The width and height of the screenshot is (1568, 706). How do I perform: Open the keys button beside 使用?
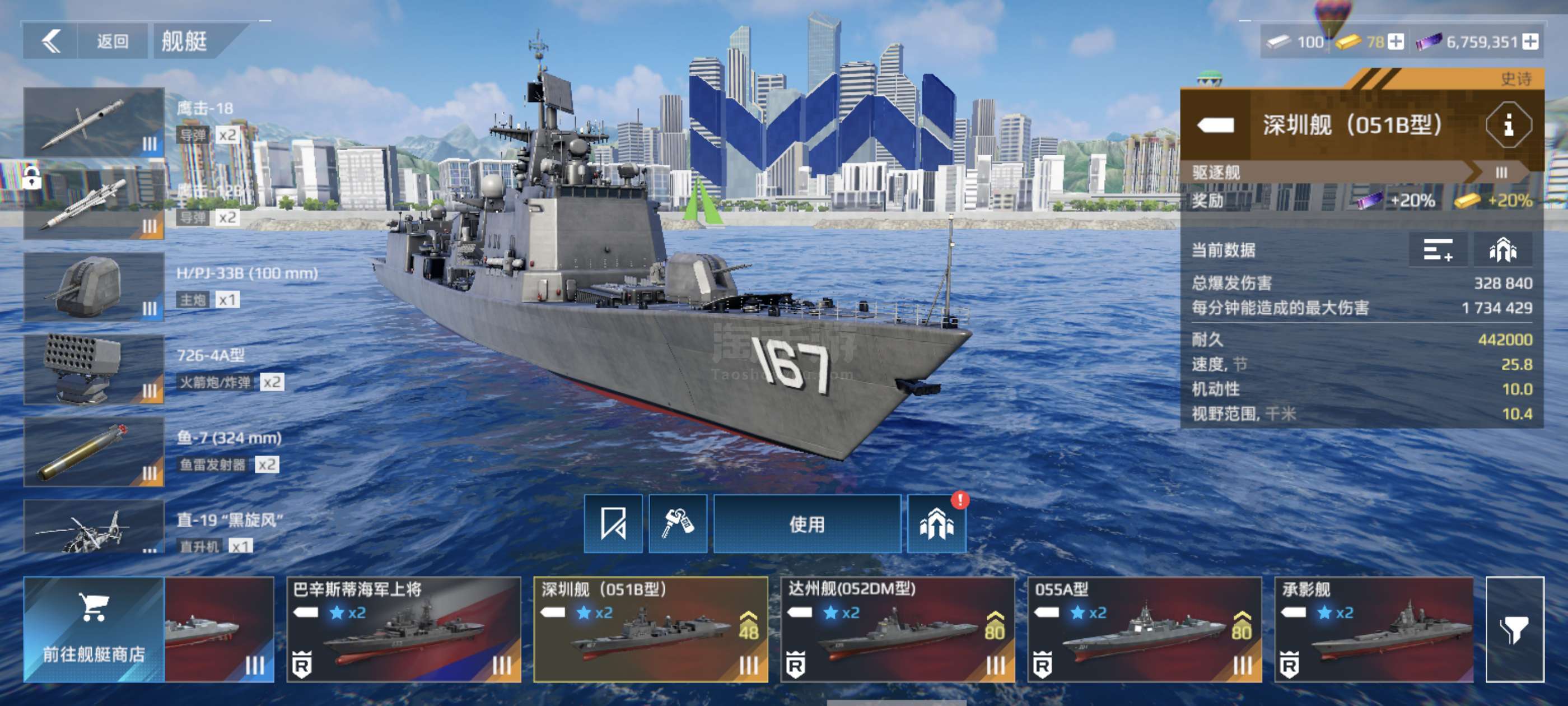point(678,524)
